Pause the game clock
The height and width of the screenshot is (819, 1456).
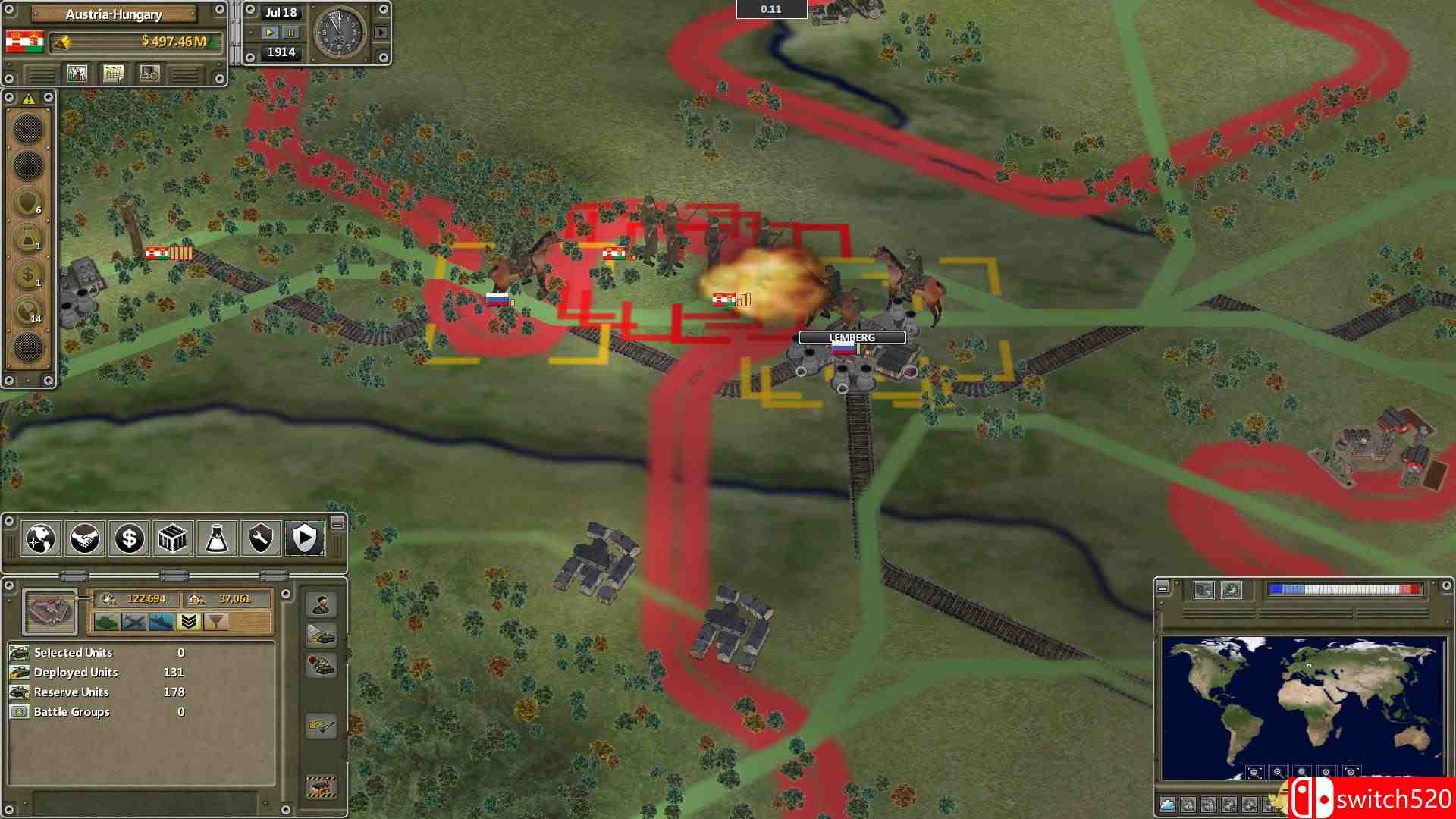291,33
